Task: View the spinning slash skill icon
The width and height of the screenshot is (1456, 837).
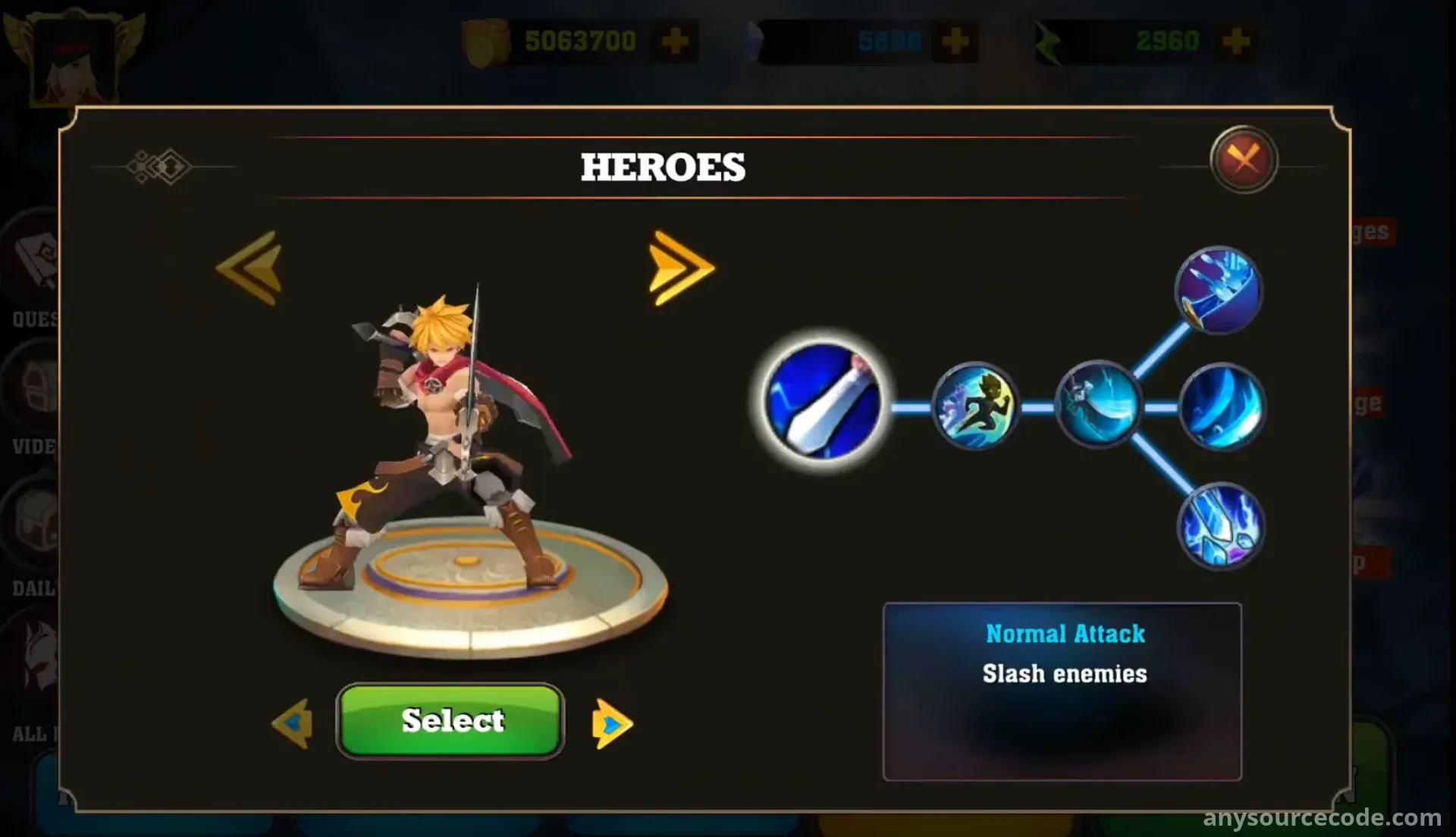Action: pos(1097,406)
